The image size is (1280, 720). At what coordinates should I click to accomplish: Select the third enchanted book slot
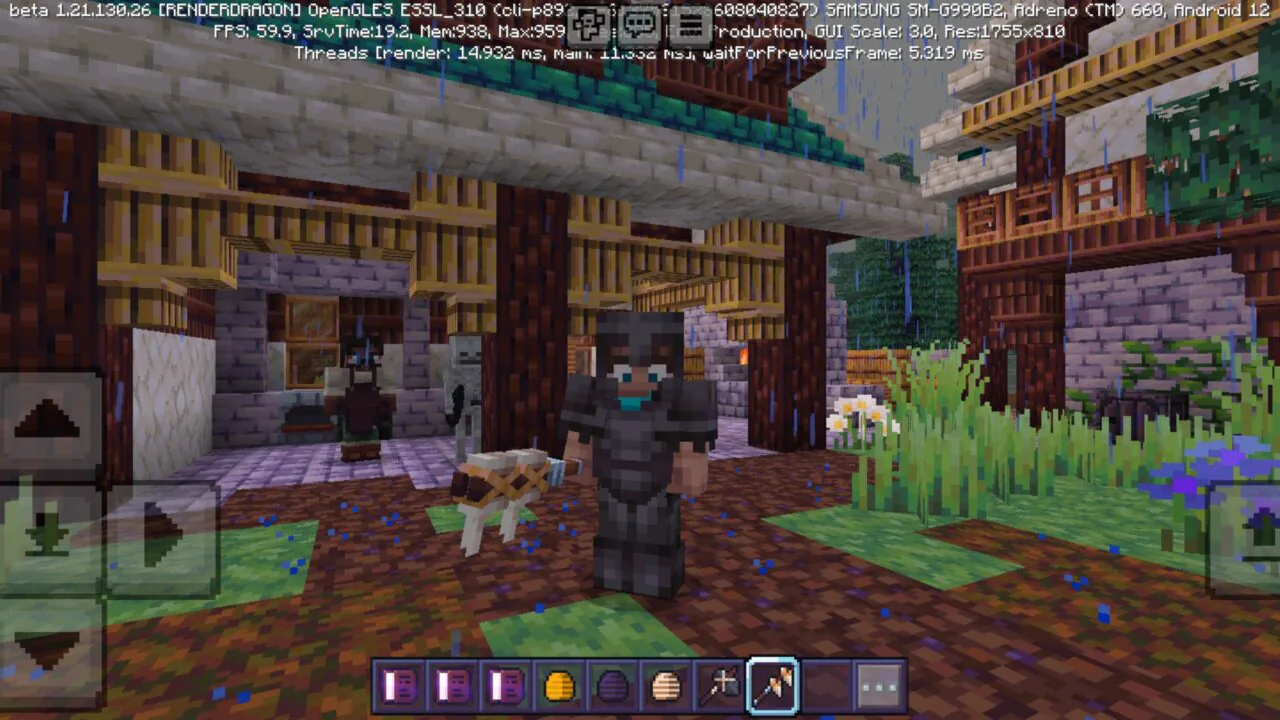[x=505, y=684]
